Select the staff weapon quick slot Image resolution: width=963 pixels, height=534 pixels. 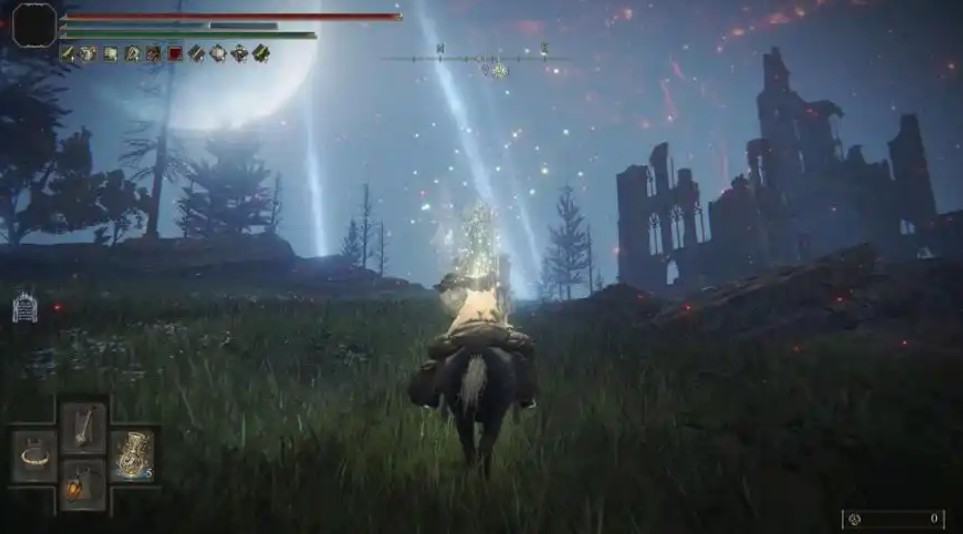pyautogui.click(x=83, y=426)
